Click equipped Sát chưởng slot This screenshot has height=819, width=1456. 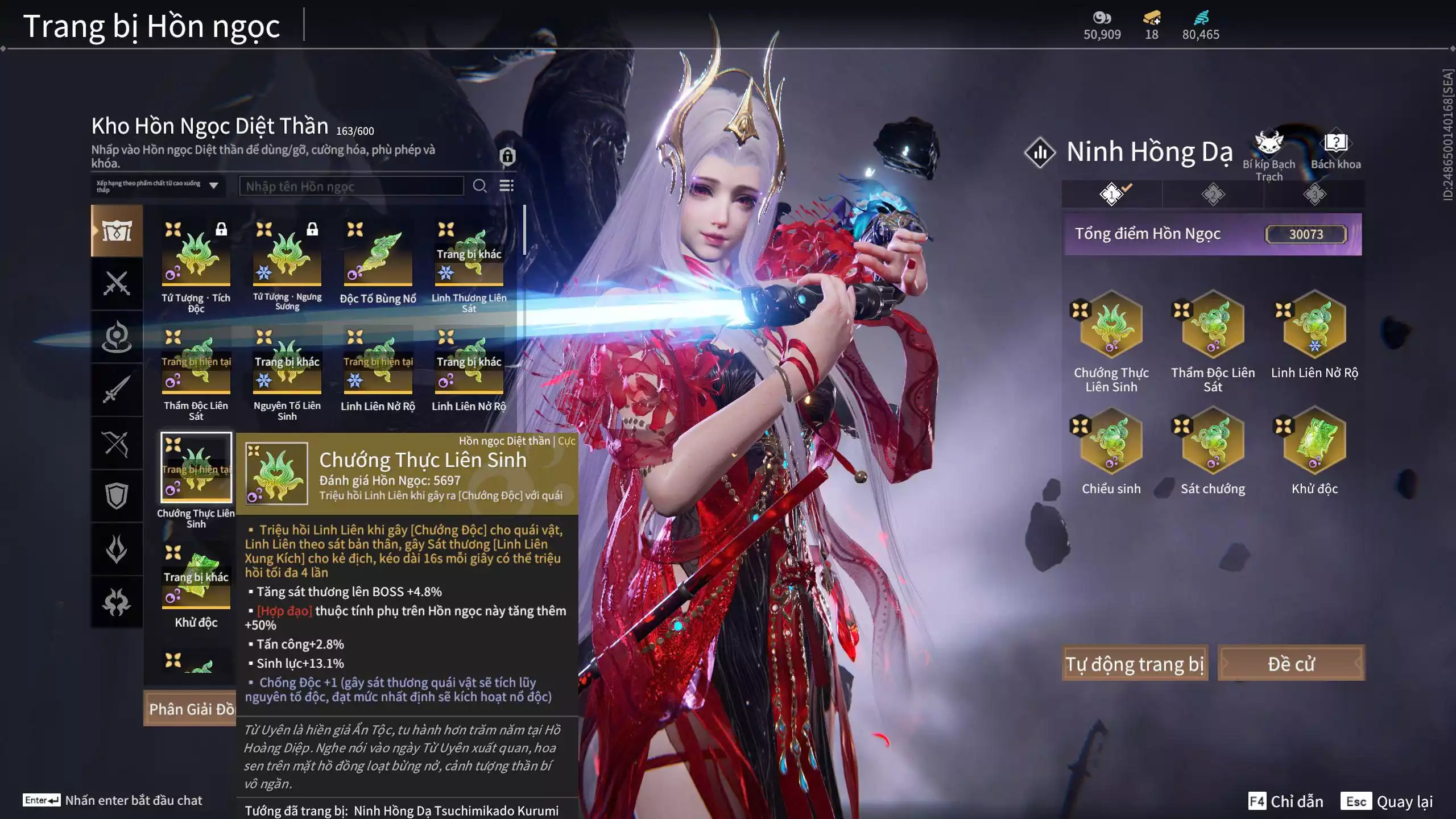point(1213,441)
